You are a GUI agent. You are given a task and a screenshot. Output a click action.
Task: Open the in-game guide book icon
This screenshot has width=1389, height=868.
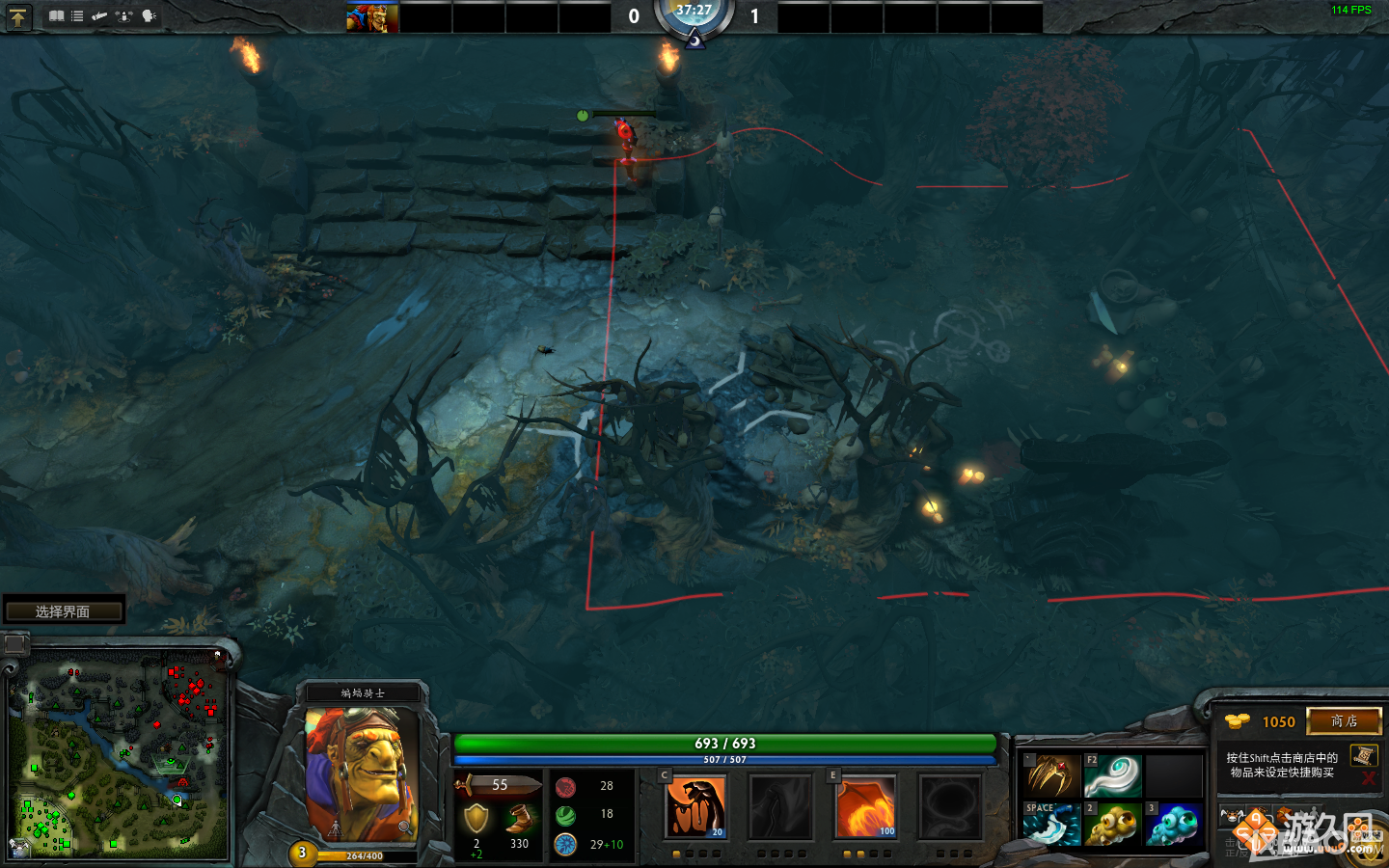pyautogui.click(x=57, y=15)
